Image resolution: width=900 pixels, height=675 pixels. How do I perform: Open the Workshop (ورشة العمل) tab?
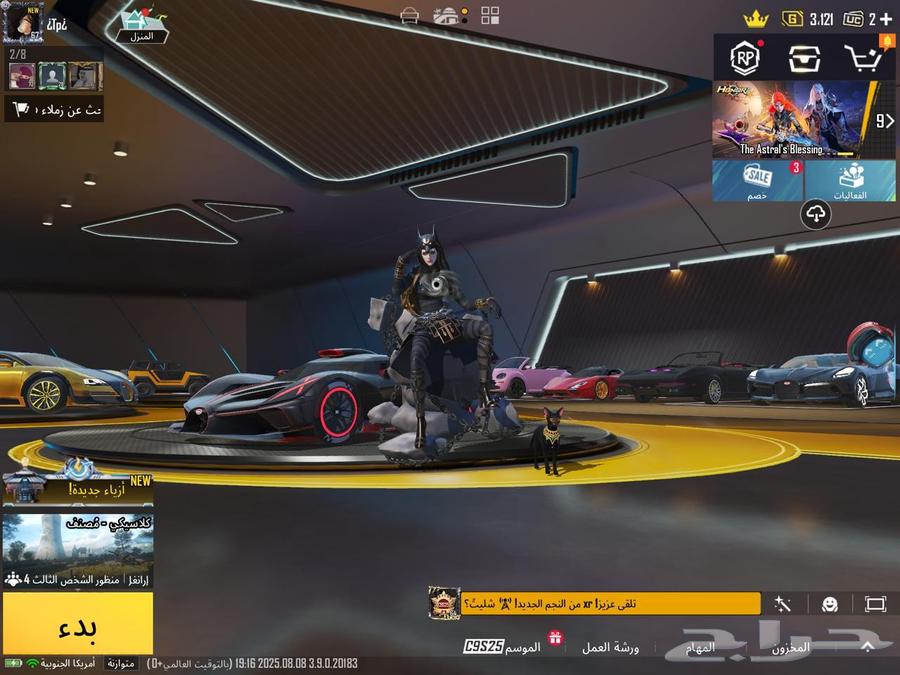coord(611,647)
